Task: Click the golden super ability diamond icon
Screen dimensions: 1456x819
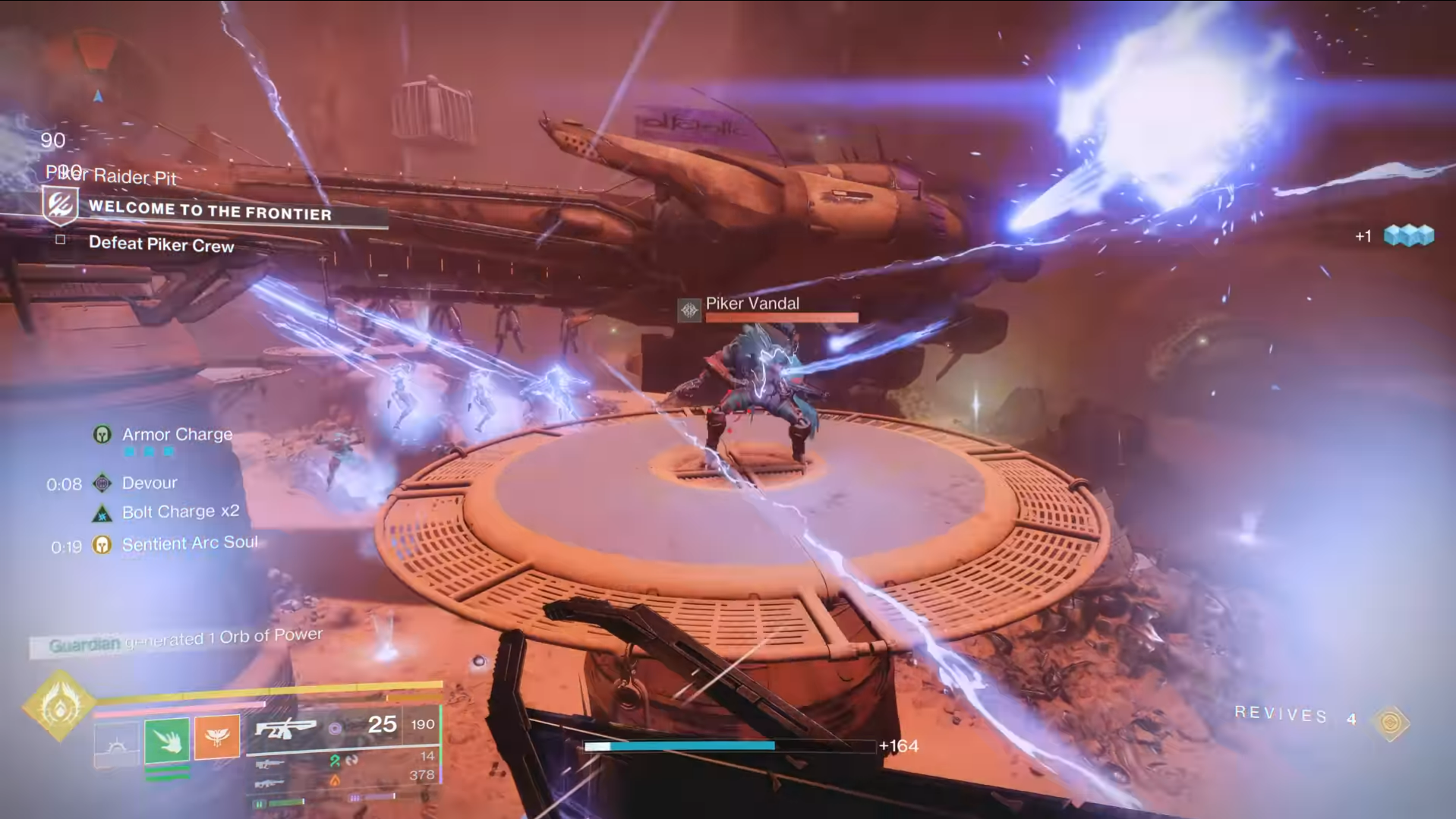Action: pos(59,707)
